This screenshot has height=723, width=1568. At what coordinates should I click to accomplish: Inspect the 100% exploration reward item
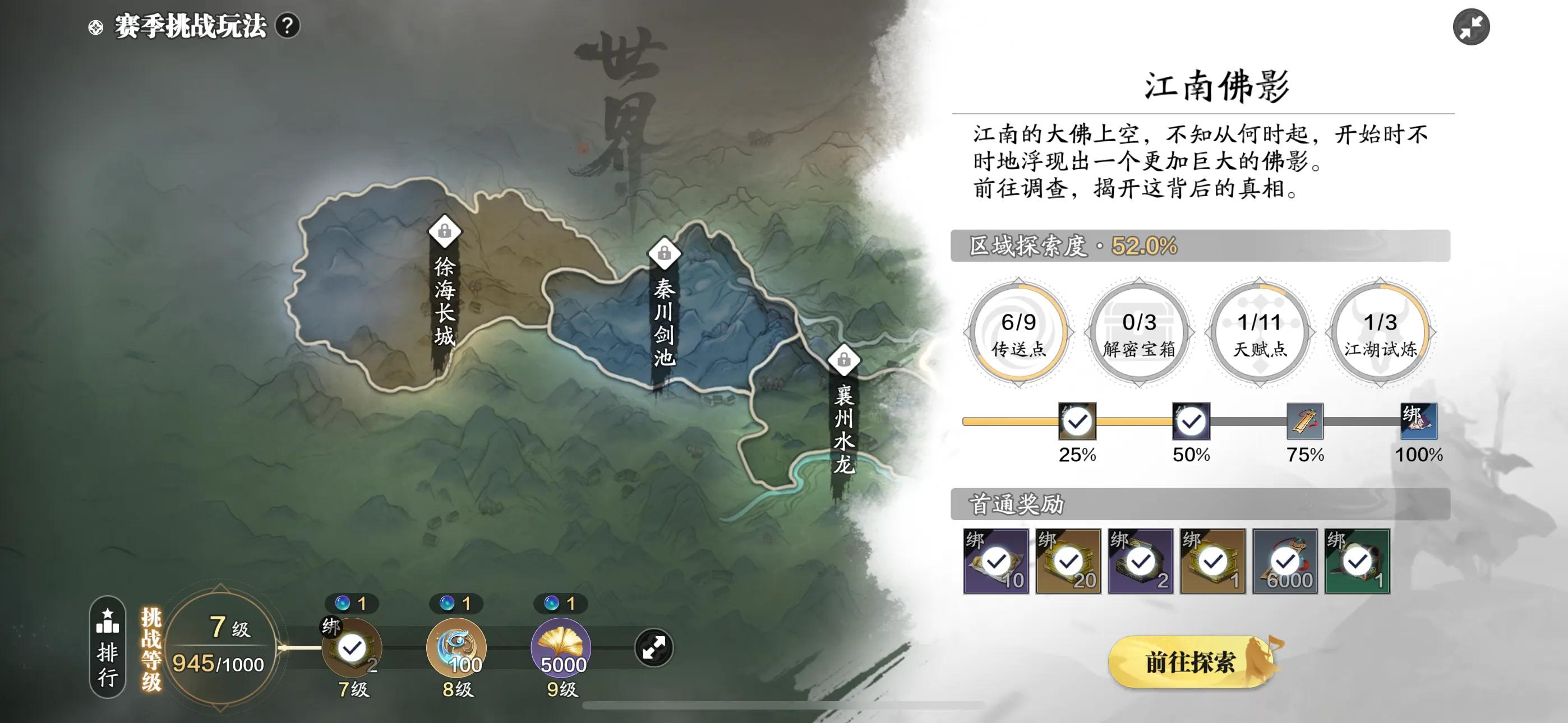click(1419, 421)
